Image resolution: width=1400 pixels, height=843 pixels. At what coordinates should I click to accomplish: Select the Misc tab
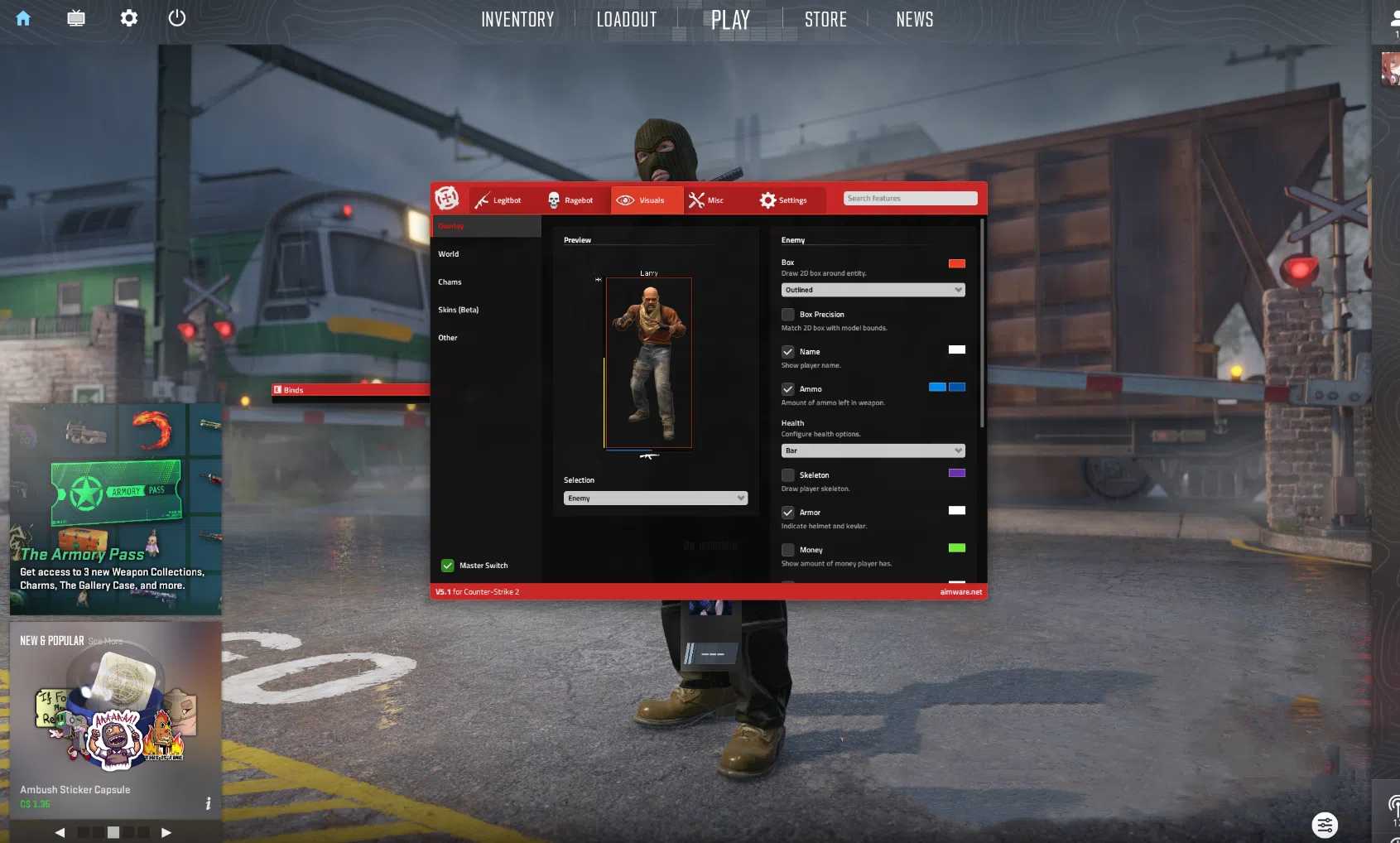706,200
